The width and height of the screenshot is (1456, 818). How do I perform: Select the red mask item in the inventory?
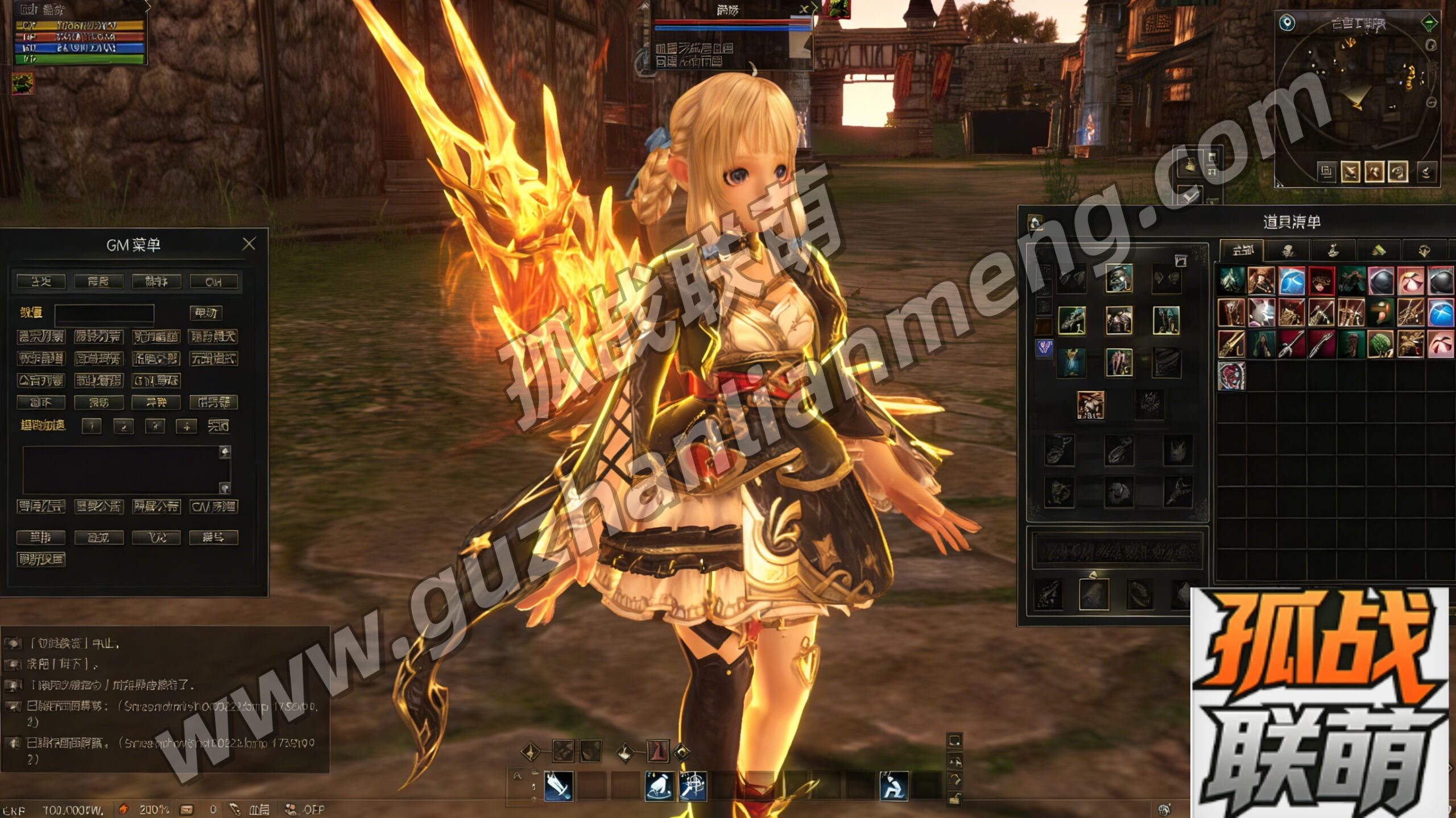pos(1321,281)
